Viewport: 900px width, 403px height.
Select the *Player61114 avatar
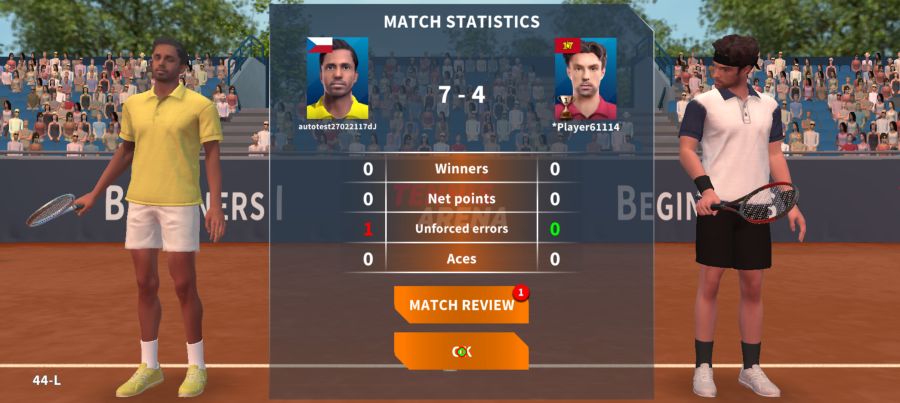(585, 79)
